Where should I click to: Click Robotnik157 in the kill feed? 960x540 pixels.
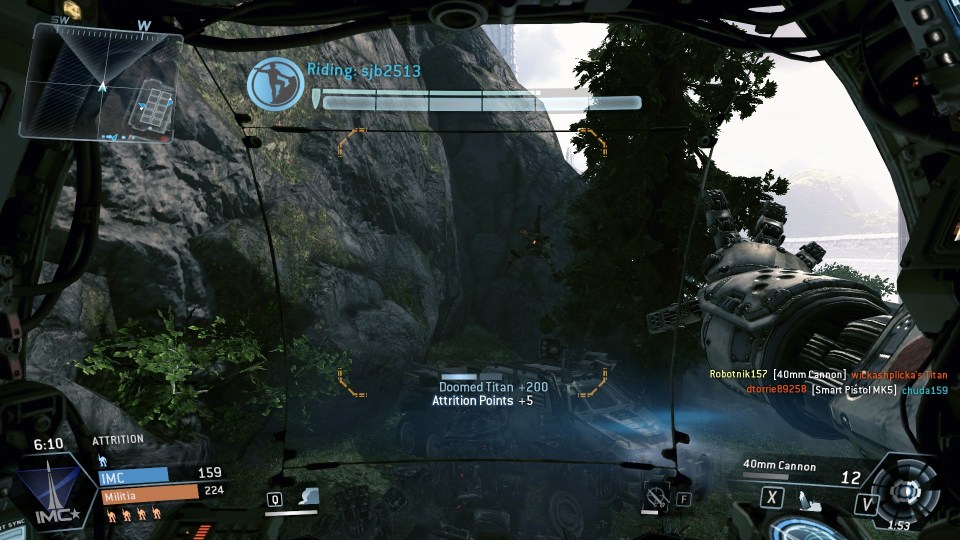[x=738, y=374]
